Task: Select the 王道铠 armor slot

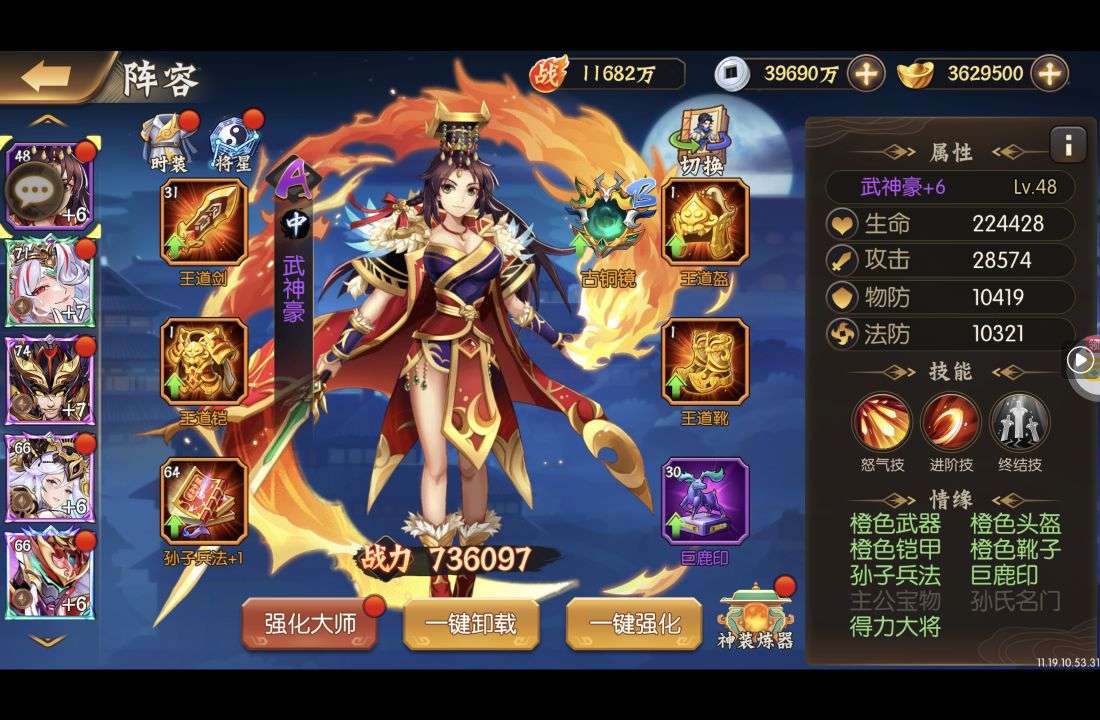Action: 204,361
